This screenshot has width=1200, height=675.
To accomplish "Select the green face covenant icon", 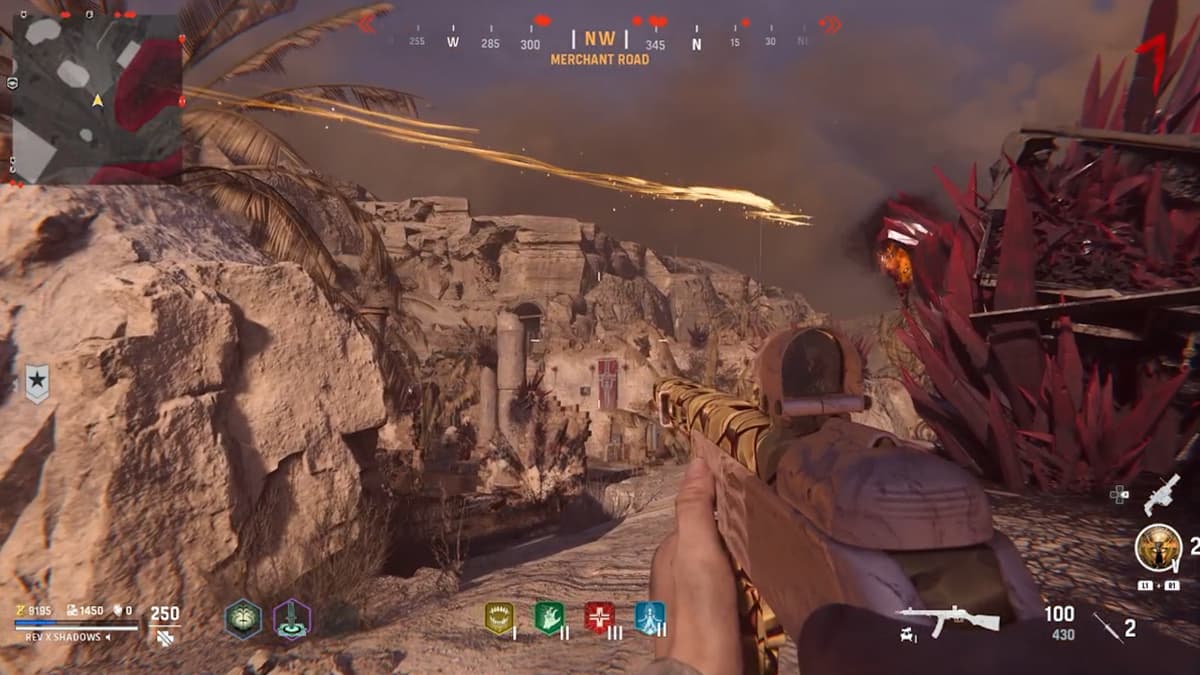I will tap(242, 619).
